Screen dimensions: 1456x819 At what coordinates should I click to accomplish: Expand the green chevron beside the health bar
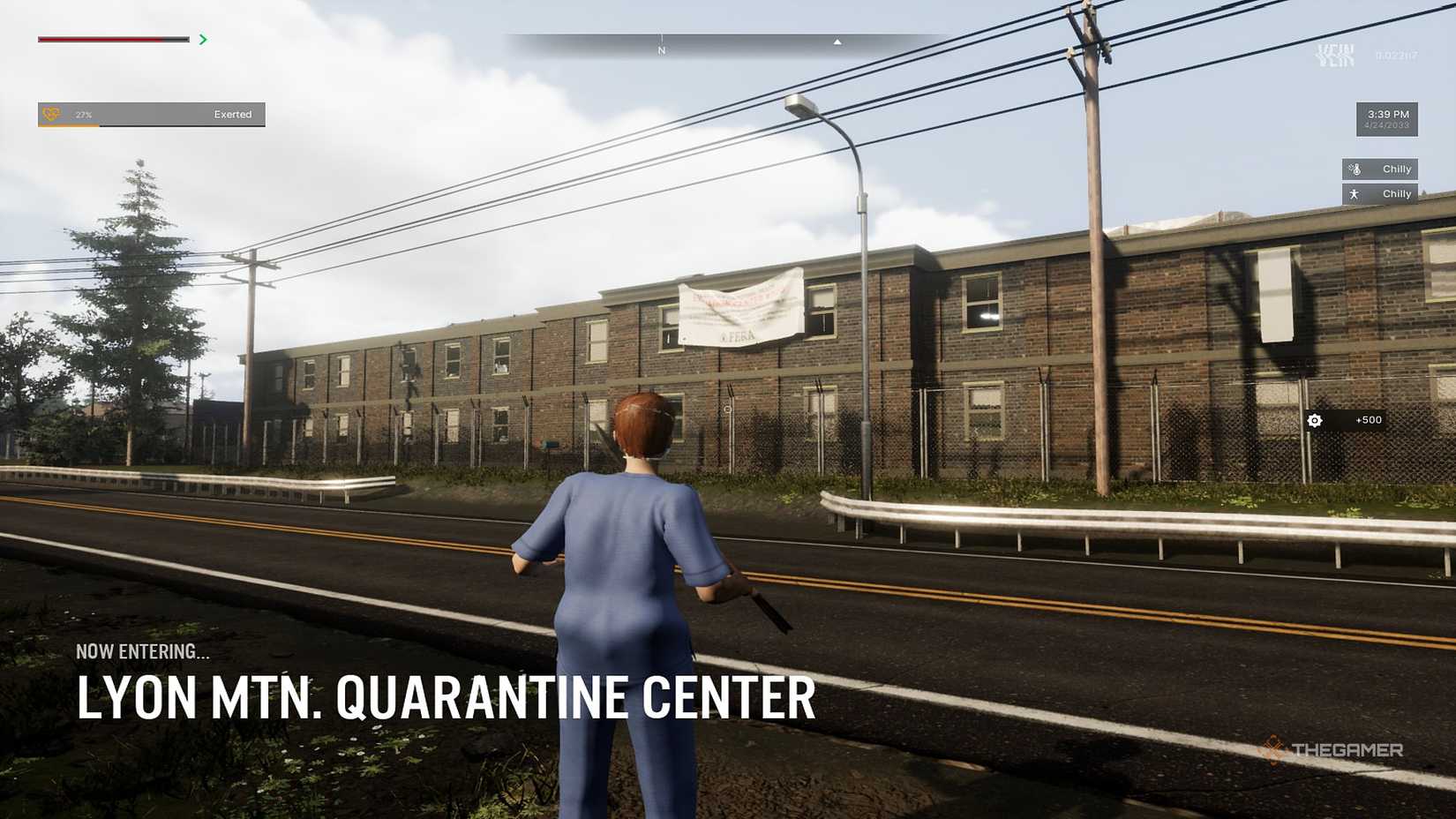point(202,39)
